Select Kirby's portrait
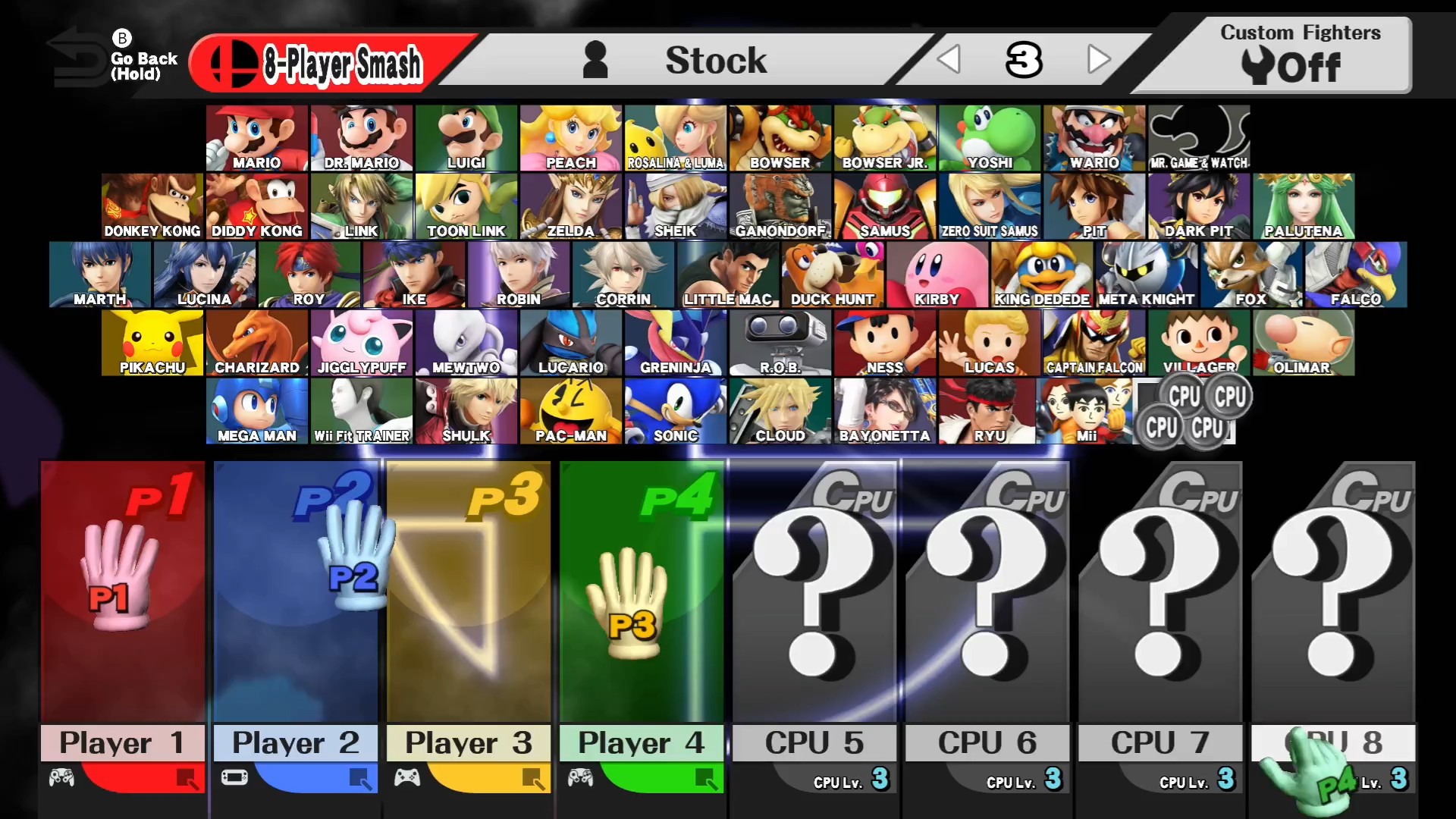Viewport: 1456px width, 819px height. pyautogui.click(x=937, y=273)
